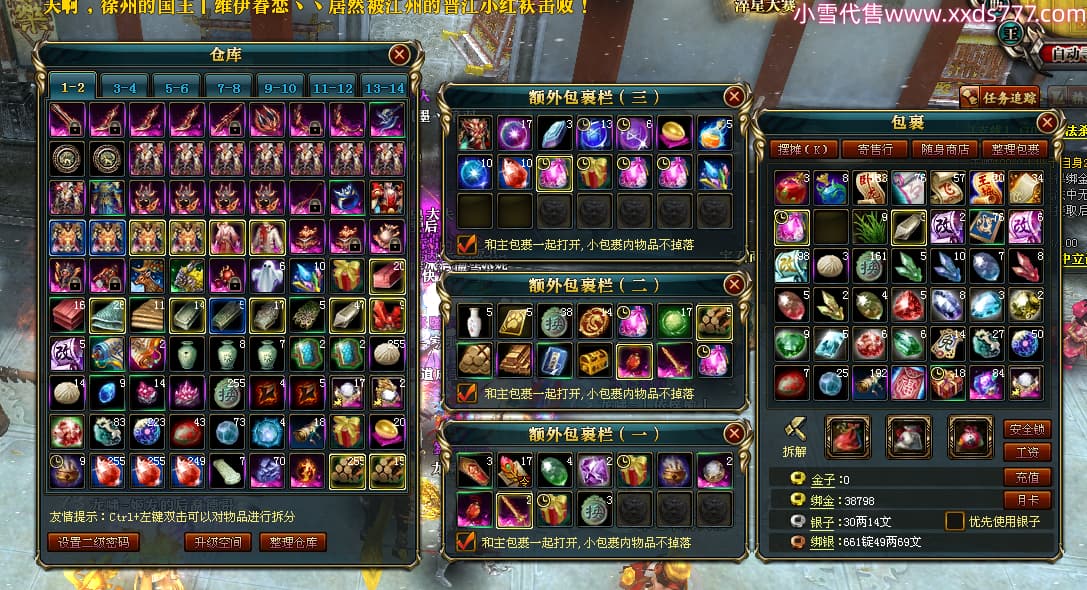Toggle the 优先使用银子 checkbox
The image size is (1087, 590).
pyautogui.click(x=955, y=521)
